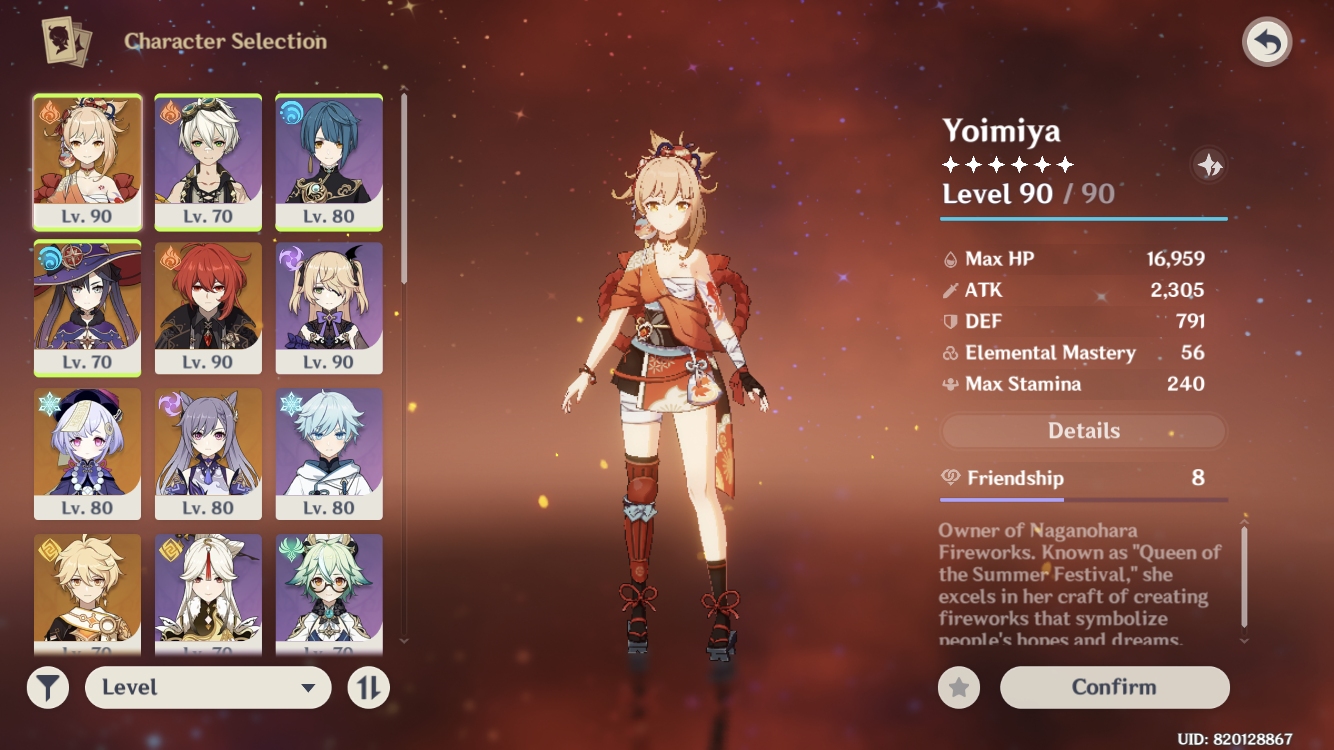The image size is (1334, 750).
Task: Open the Level sort dropdown
Action: pos(208,687)
